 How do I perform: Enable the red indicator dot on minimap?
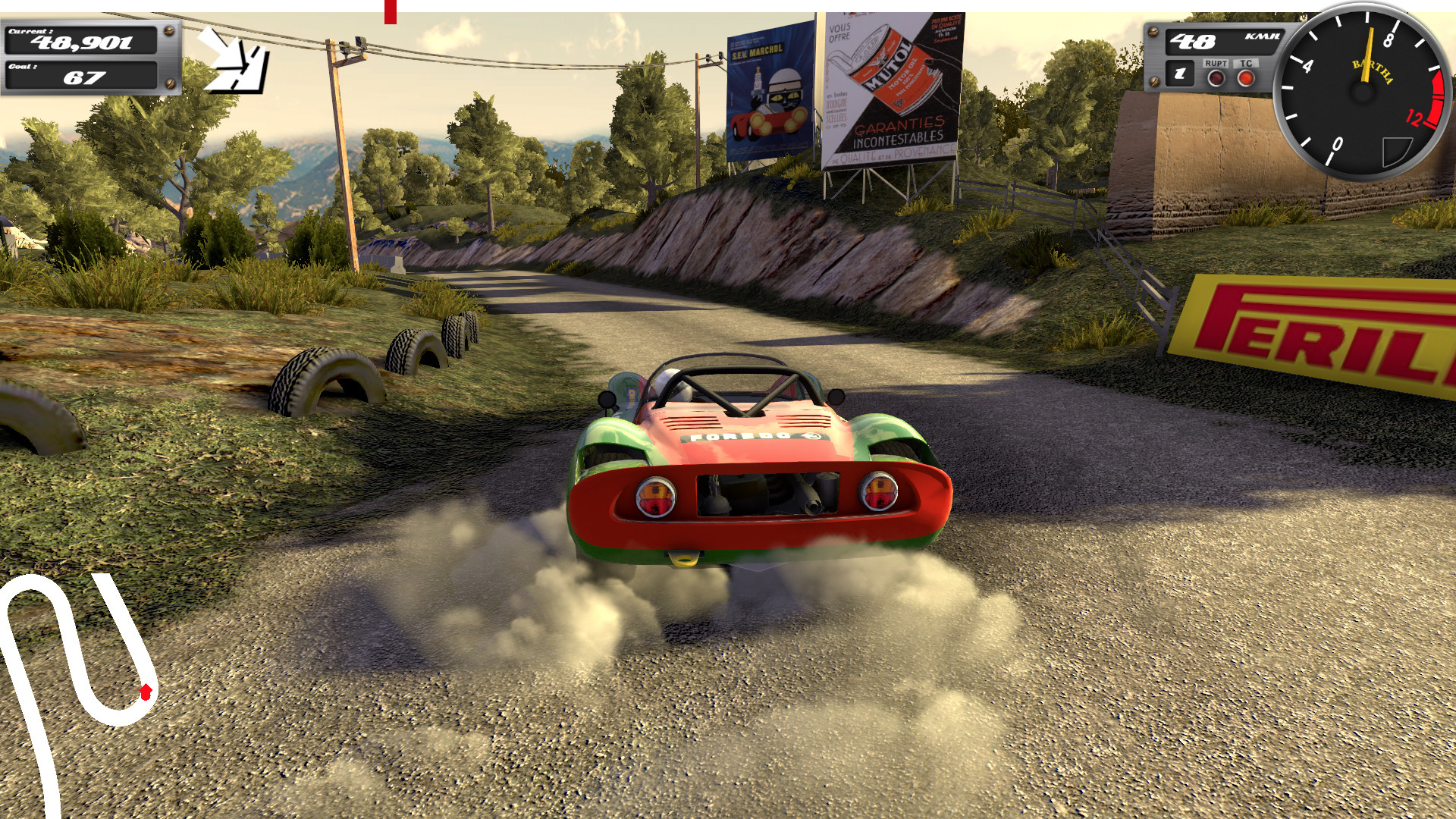click(145, 690)
